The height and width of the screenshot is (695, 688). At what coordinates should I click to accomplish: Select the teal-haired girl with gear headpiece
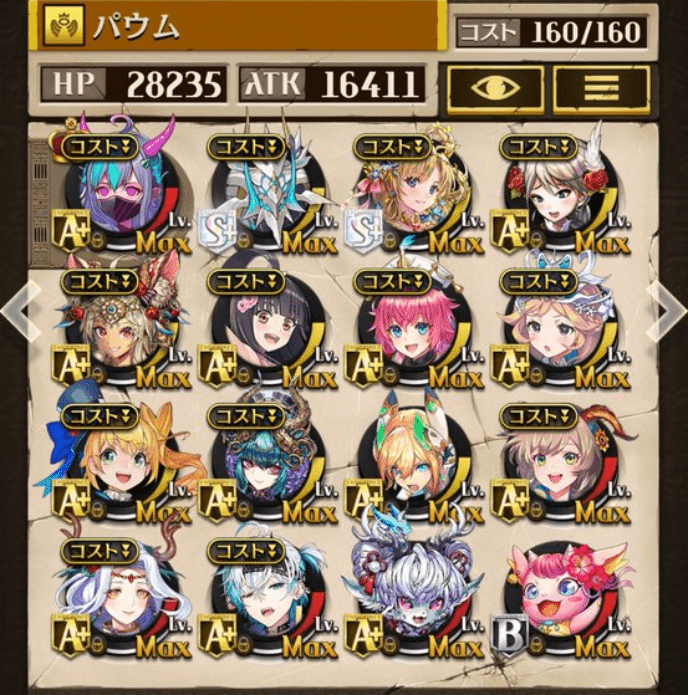[266, 462]
